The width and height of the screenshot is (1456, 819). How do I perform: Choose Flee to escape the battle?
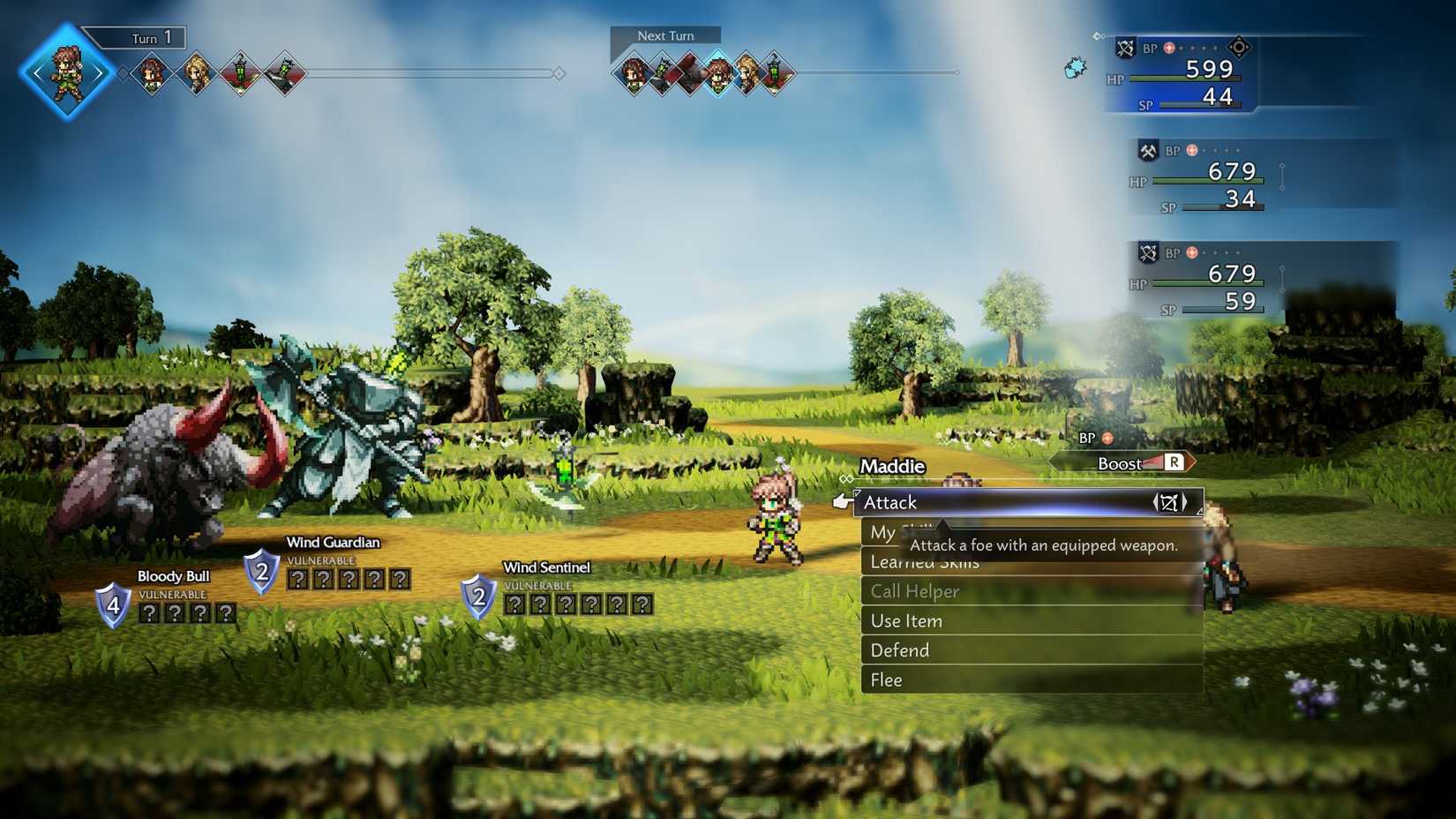(886, 680)
